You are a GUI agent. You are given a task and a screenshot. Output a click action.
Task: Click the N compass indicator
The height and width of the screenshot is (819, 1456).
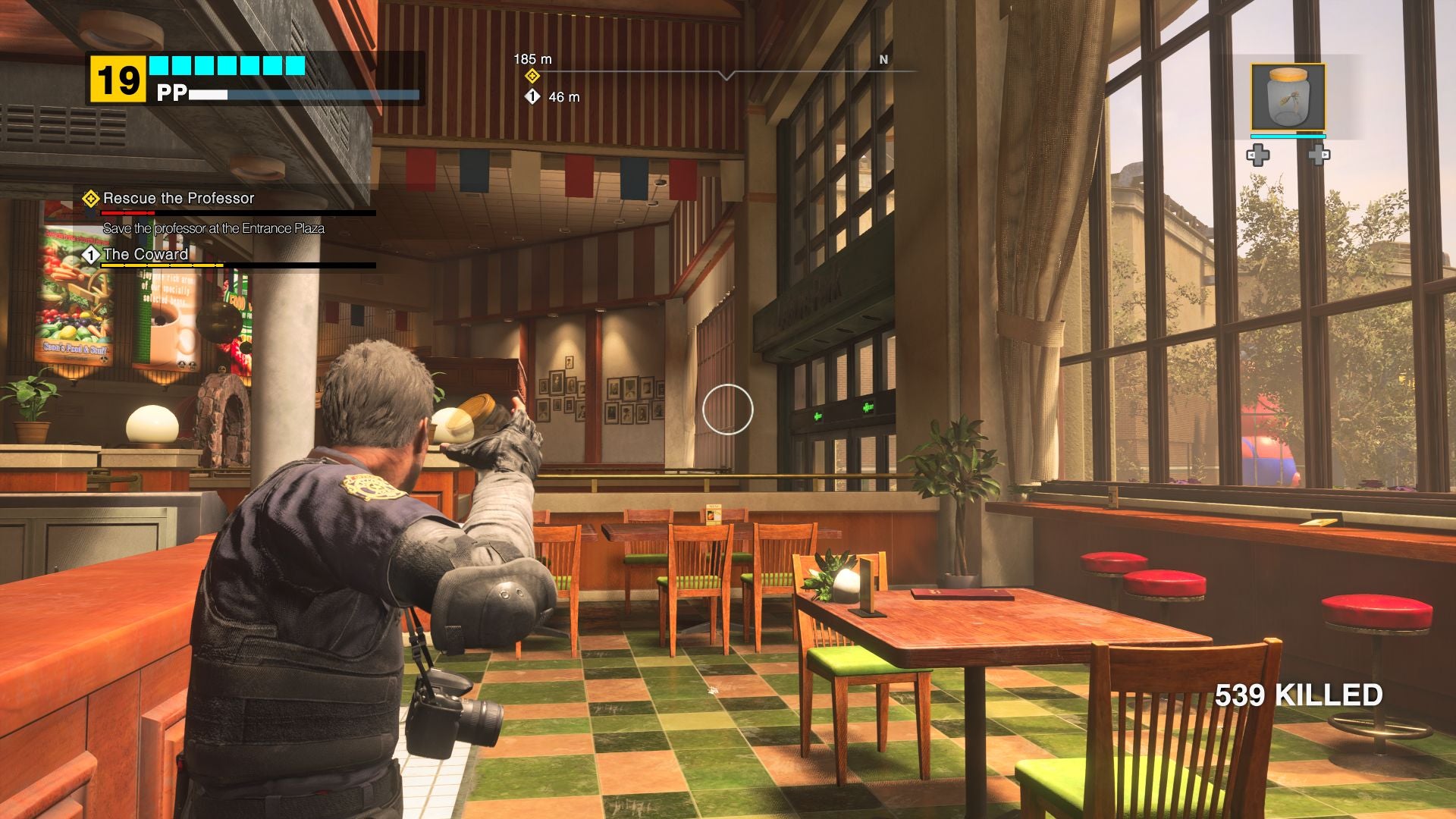[882, 58]
